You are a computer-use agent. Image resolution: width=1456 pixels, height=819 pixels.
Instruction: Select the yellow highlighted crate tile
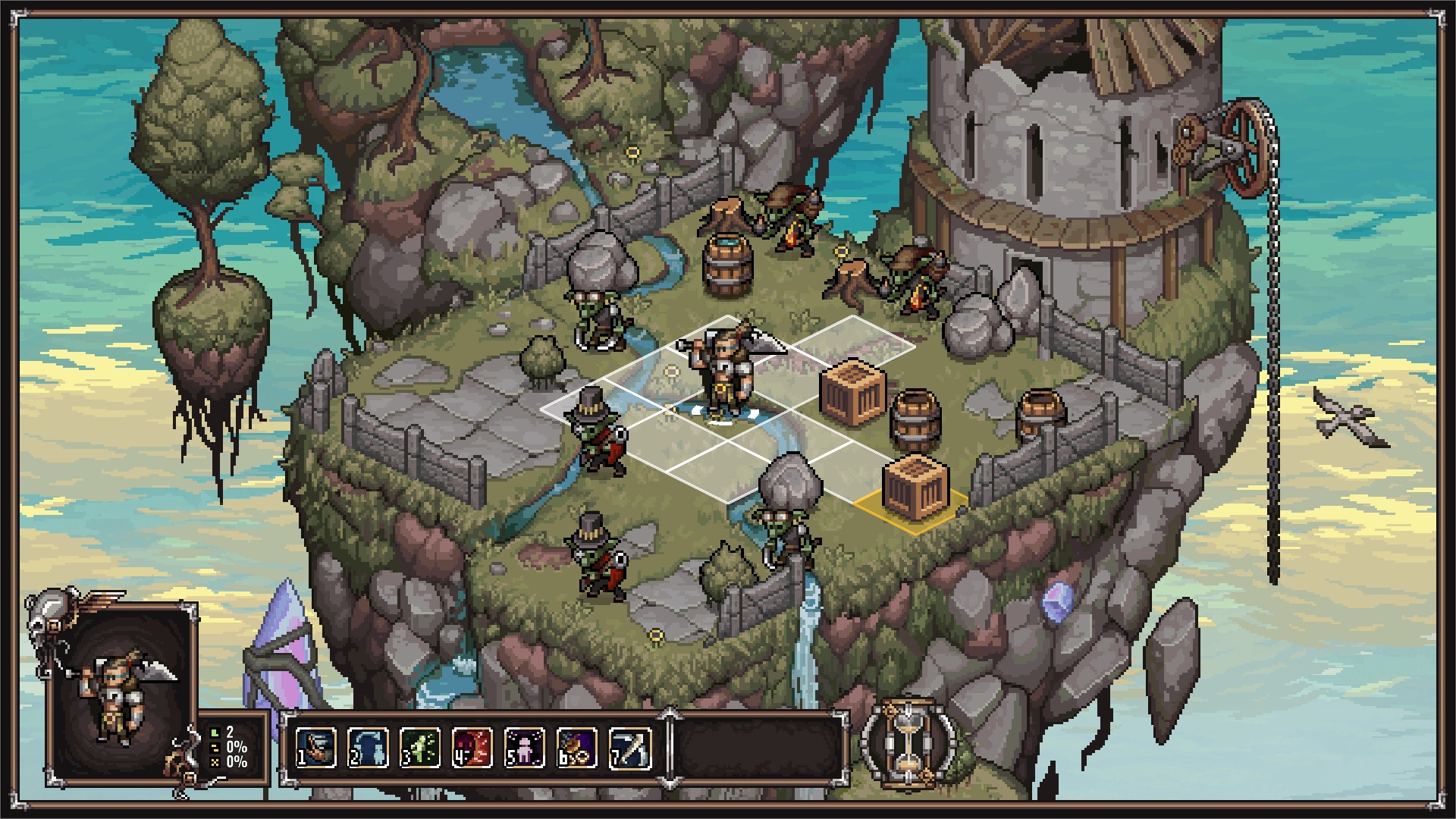(914, 493)
